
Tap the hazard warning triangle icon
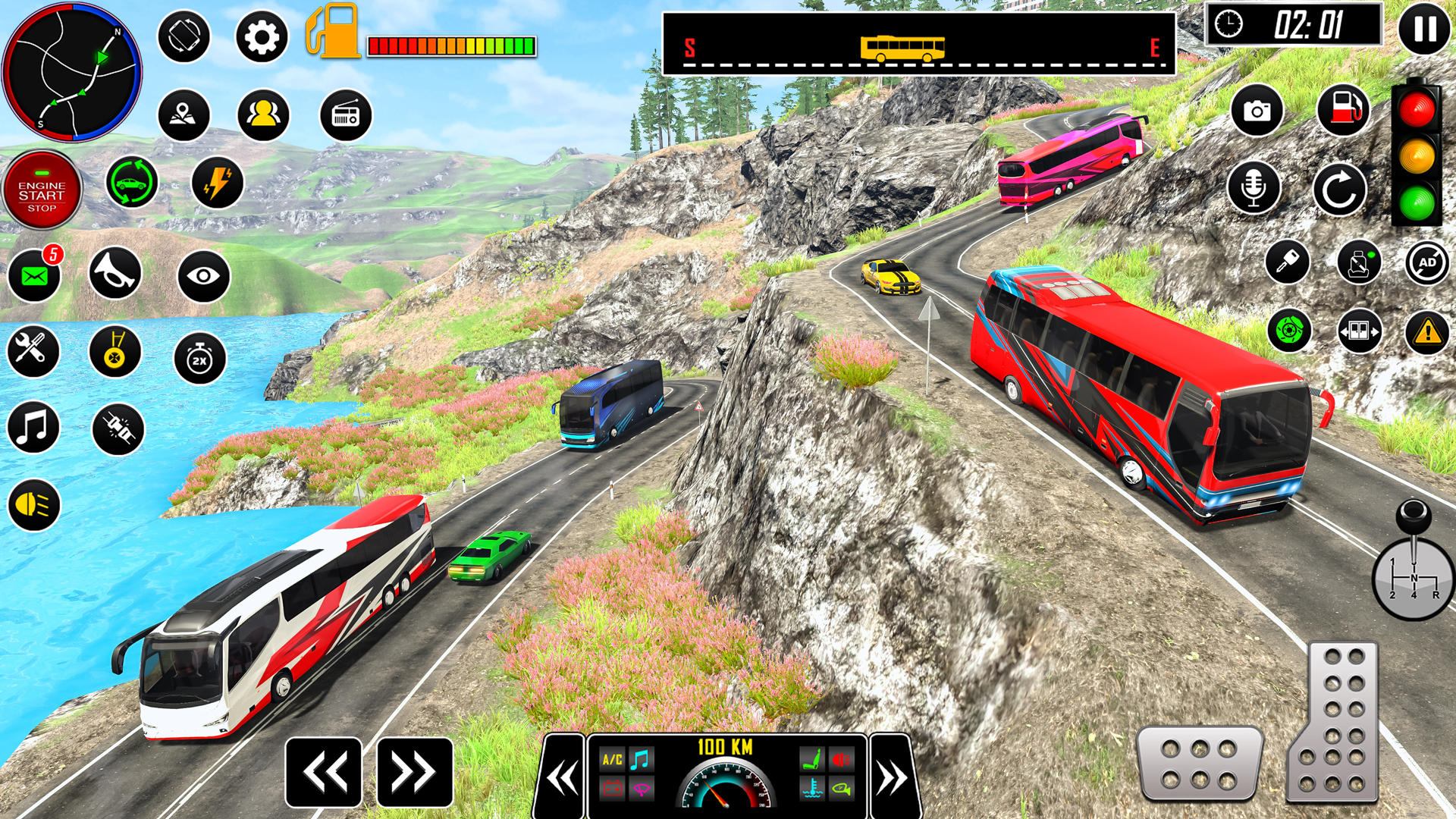(1426, 330)
